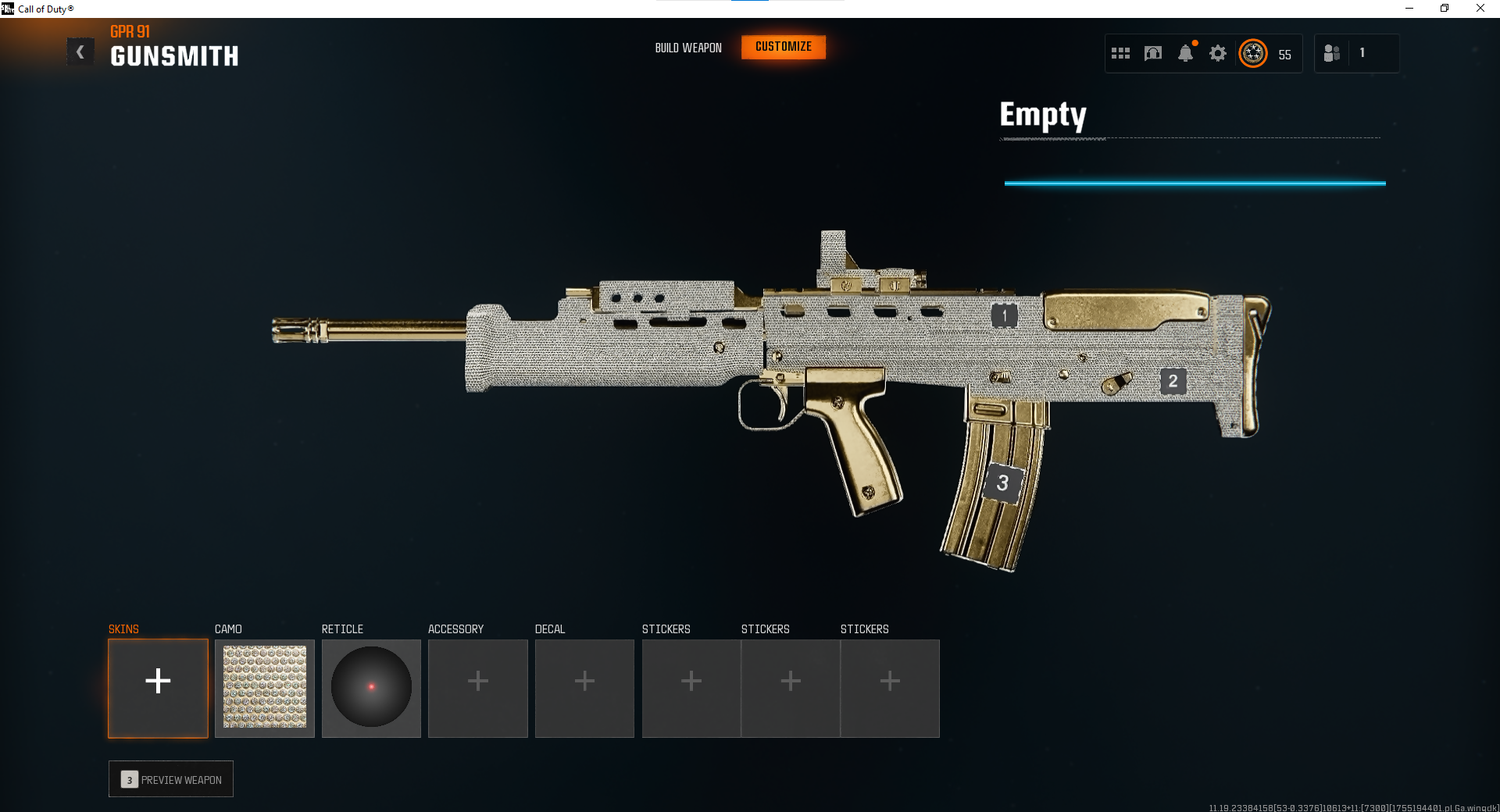
Task: Go back using the arrow button
Action: pyautogui.click(x=80, y=52)
